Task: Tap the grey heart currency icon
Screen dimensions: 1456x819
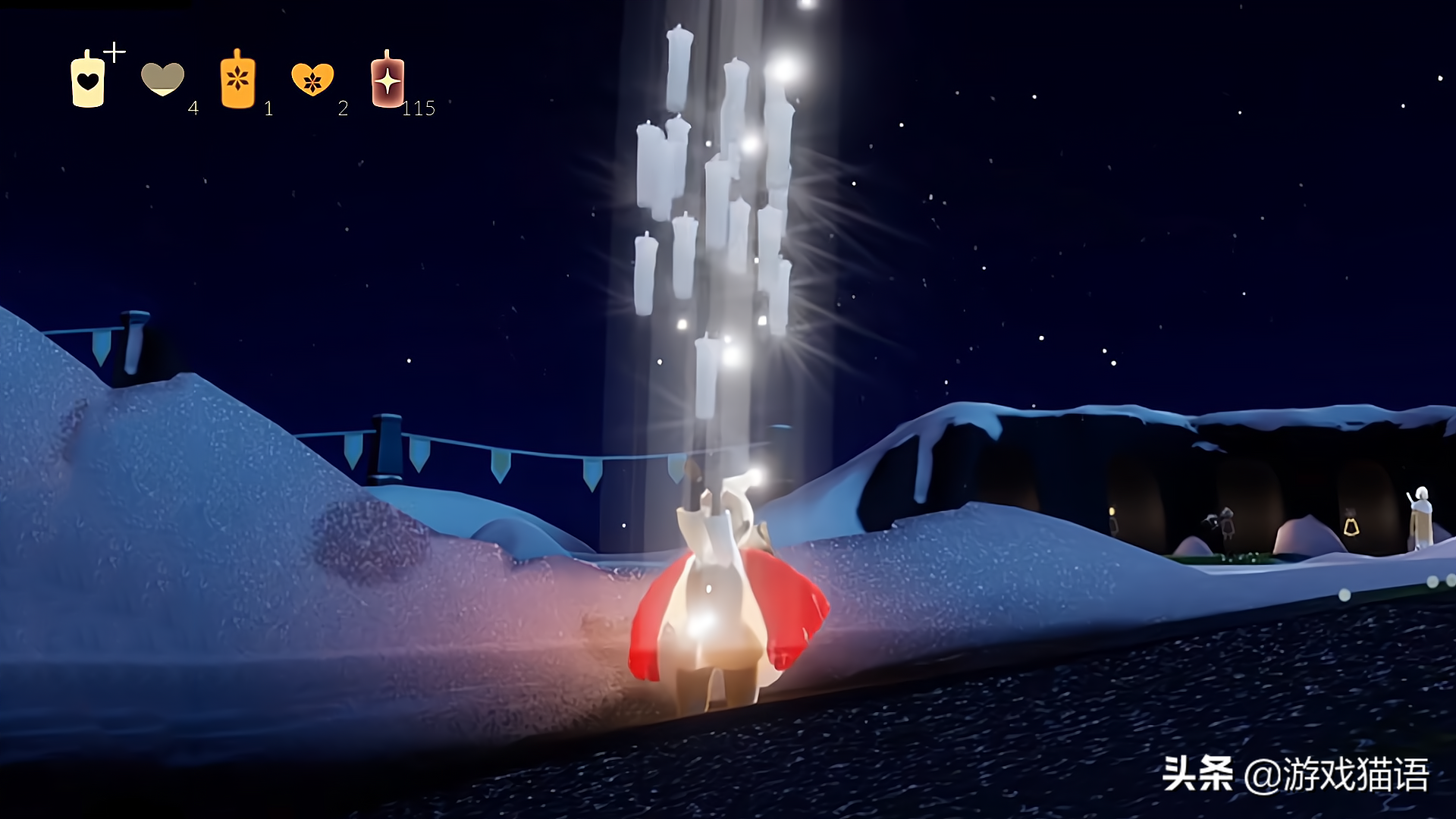Action: click(x=162, y=78)
